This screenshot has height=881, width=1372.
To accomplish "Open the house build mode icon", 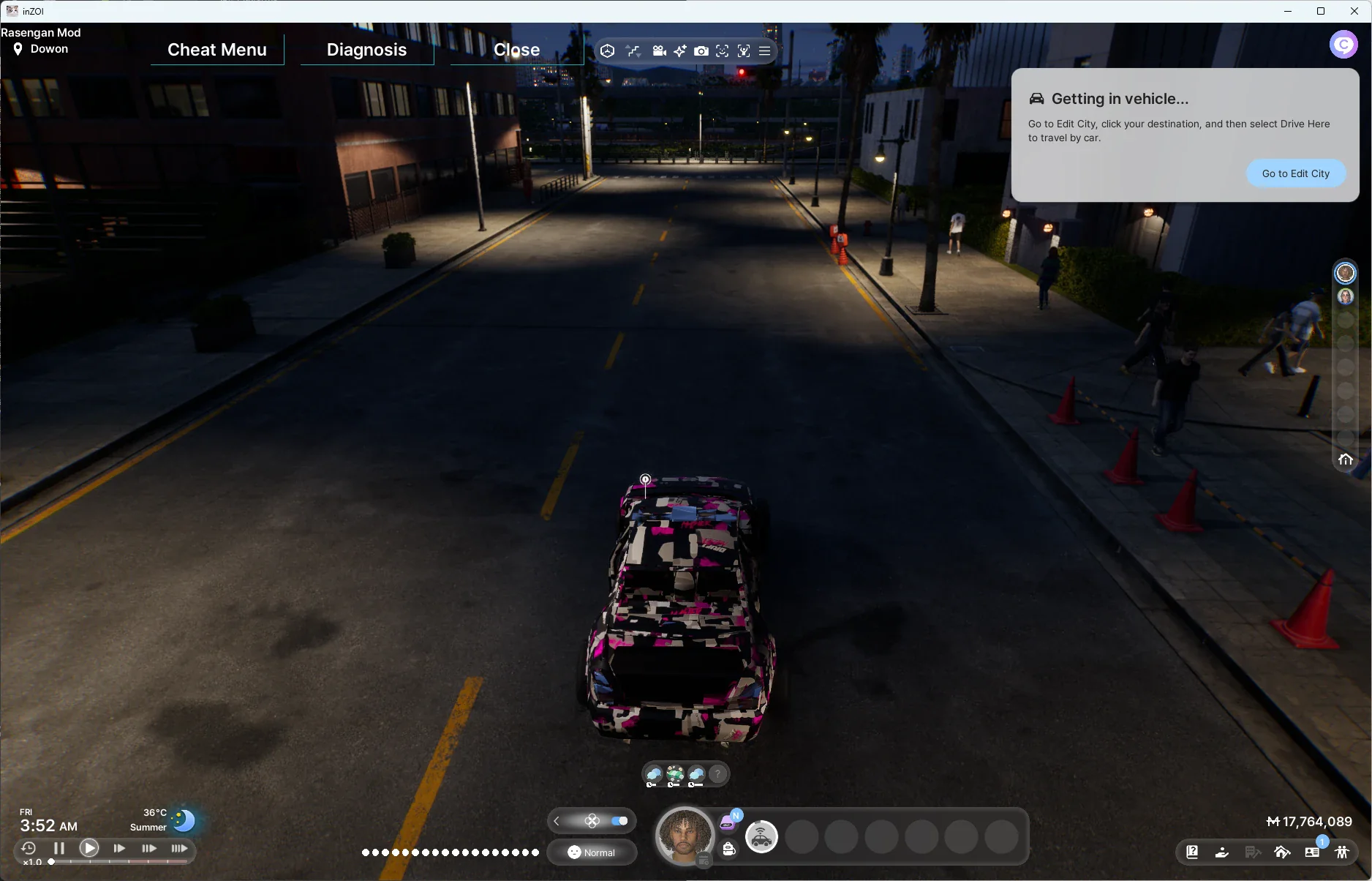I will (x=1282, y=852).
